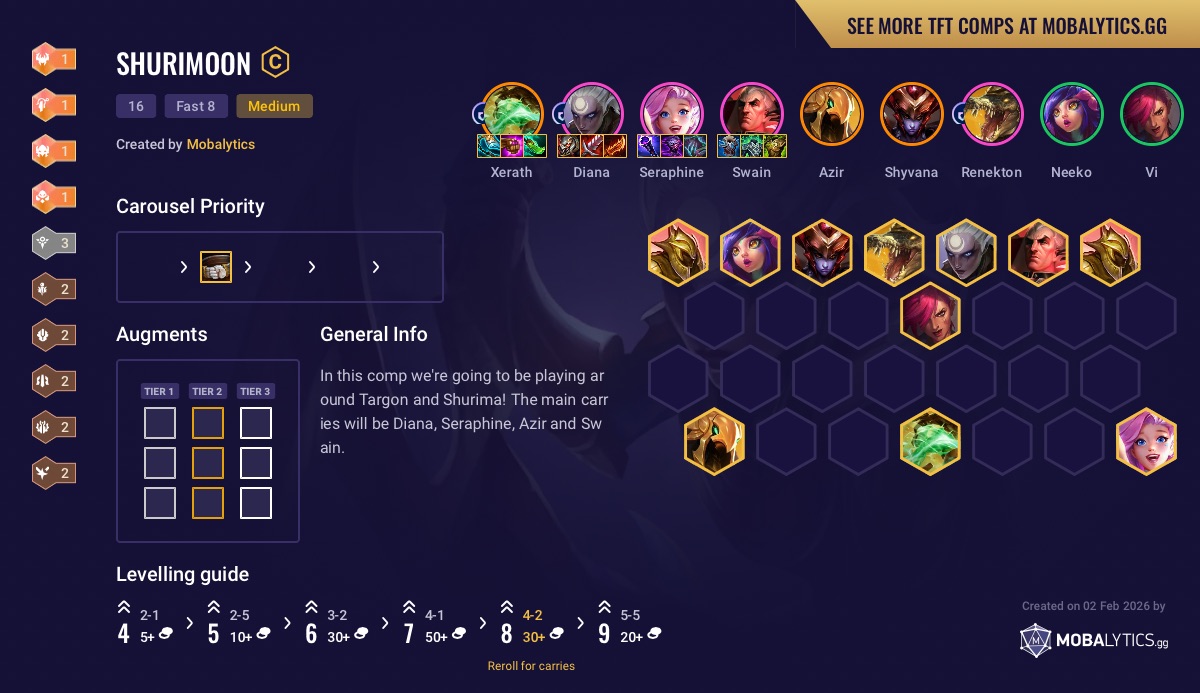The height and width of the screenshot is (693, 1200).
Task: Choose Shyvana portrait in the champion list
Action: pos(911,113)
